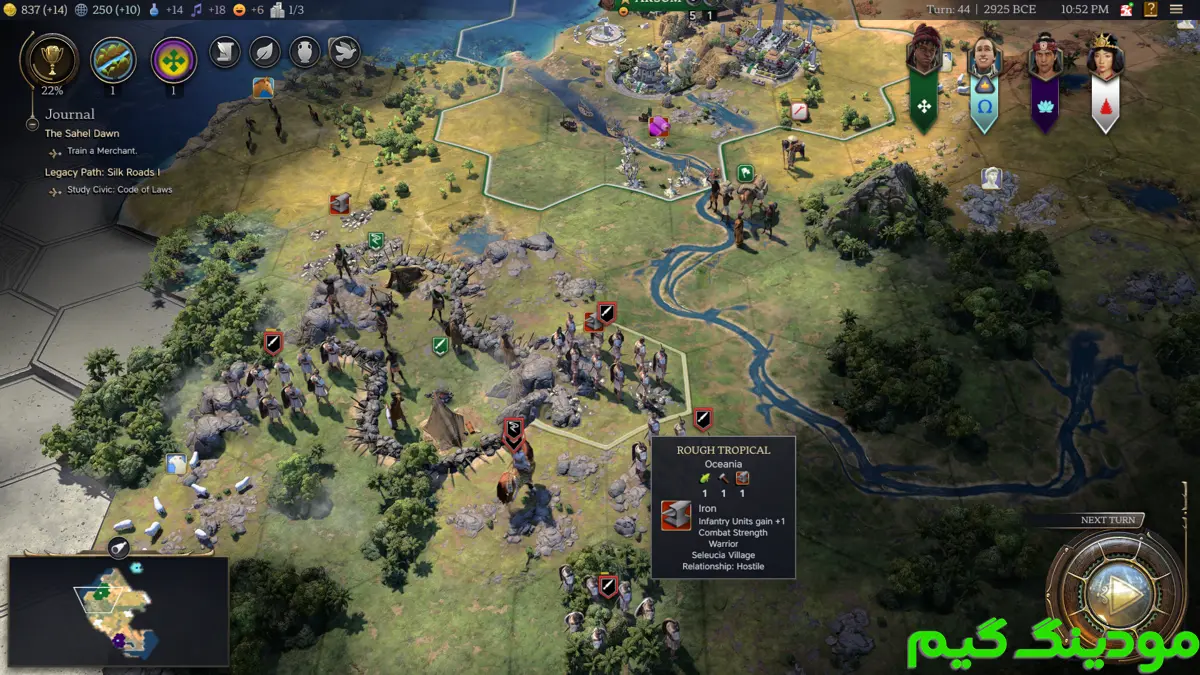
Task: Click the Next Turn button
Action: point(1112,592)
